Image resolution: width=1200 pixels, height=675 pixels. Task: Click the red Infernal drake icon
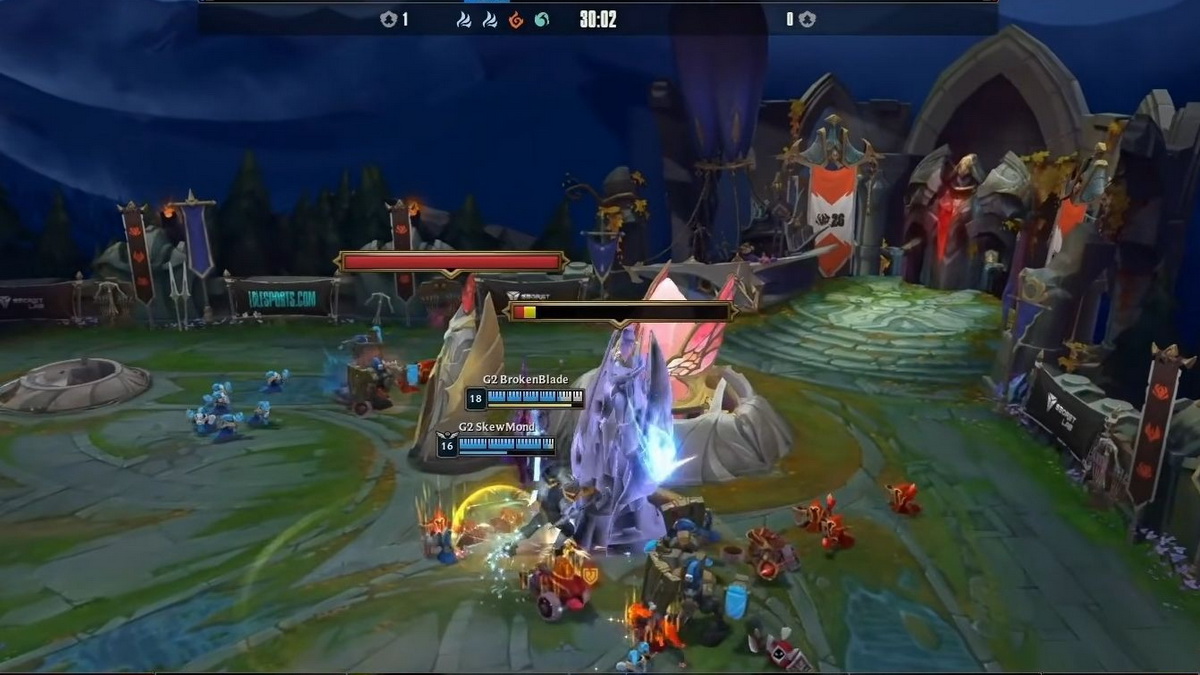pos(516,20)
